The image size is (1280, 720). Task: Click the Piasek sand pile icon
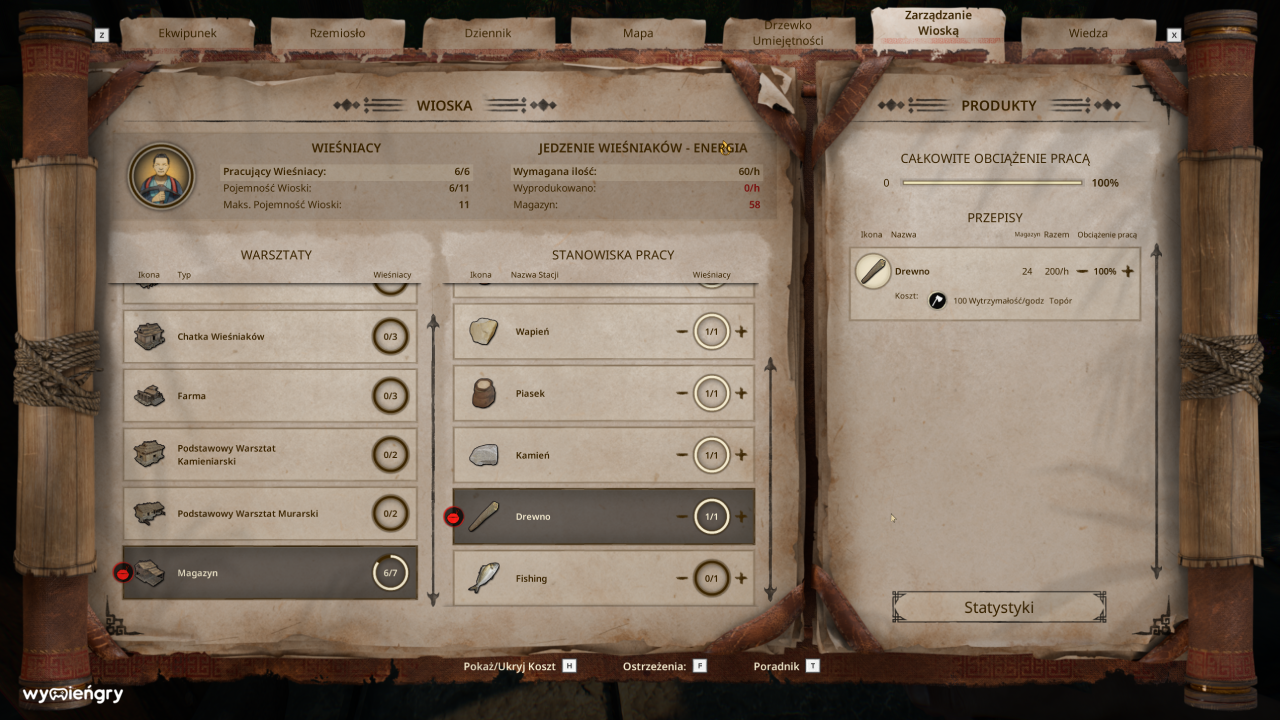click(x=485, y=393)
